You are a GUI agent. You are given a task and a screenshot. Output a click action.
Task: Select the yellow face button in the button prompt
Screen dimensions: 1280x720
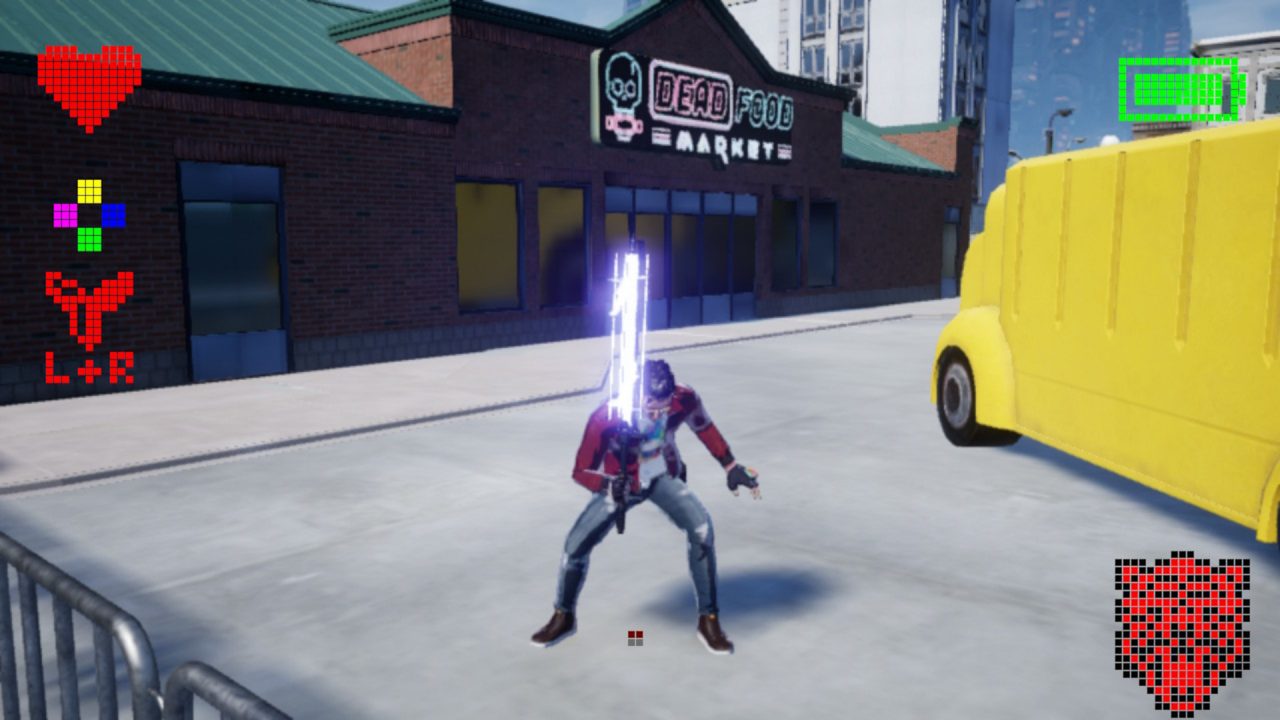tap(88, 189)
